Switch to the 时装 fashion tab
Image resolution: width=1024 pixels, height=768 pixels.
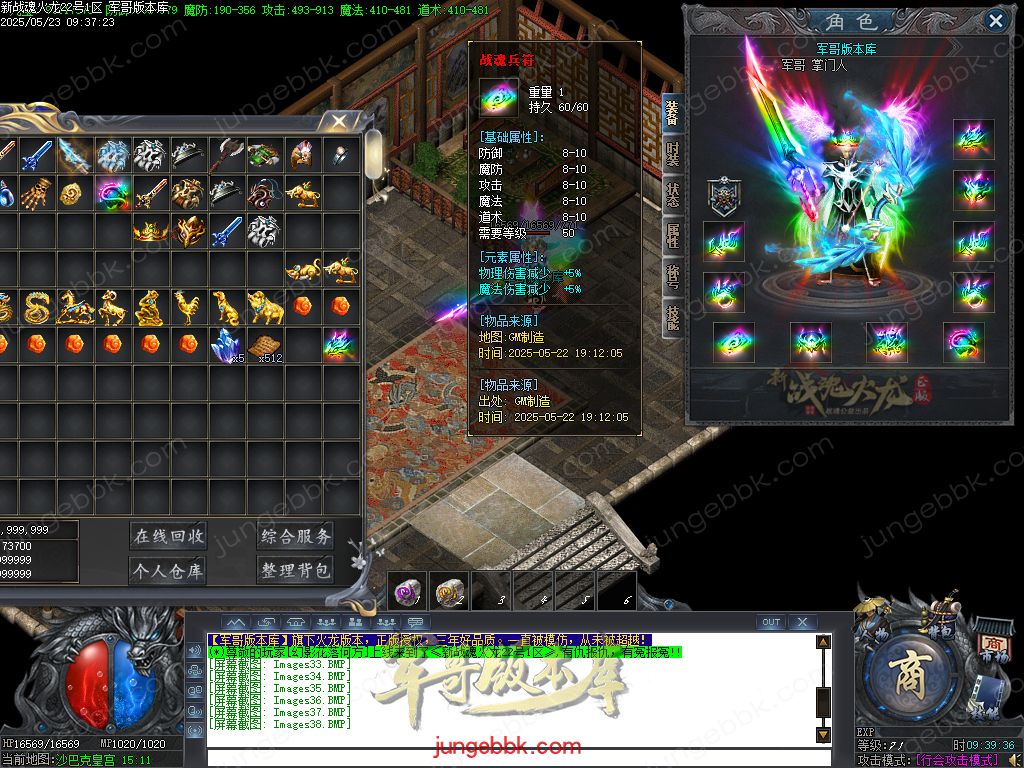(x=673, y=157)
